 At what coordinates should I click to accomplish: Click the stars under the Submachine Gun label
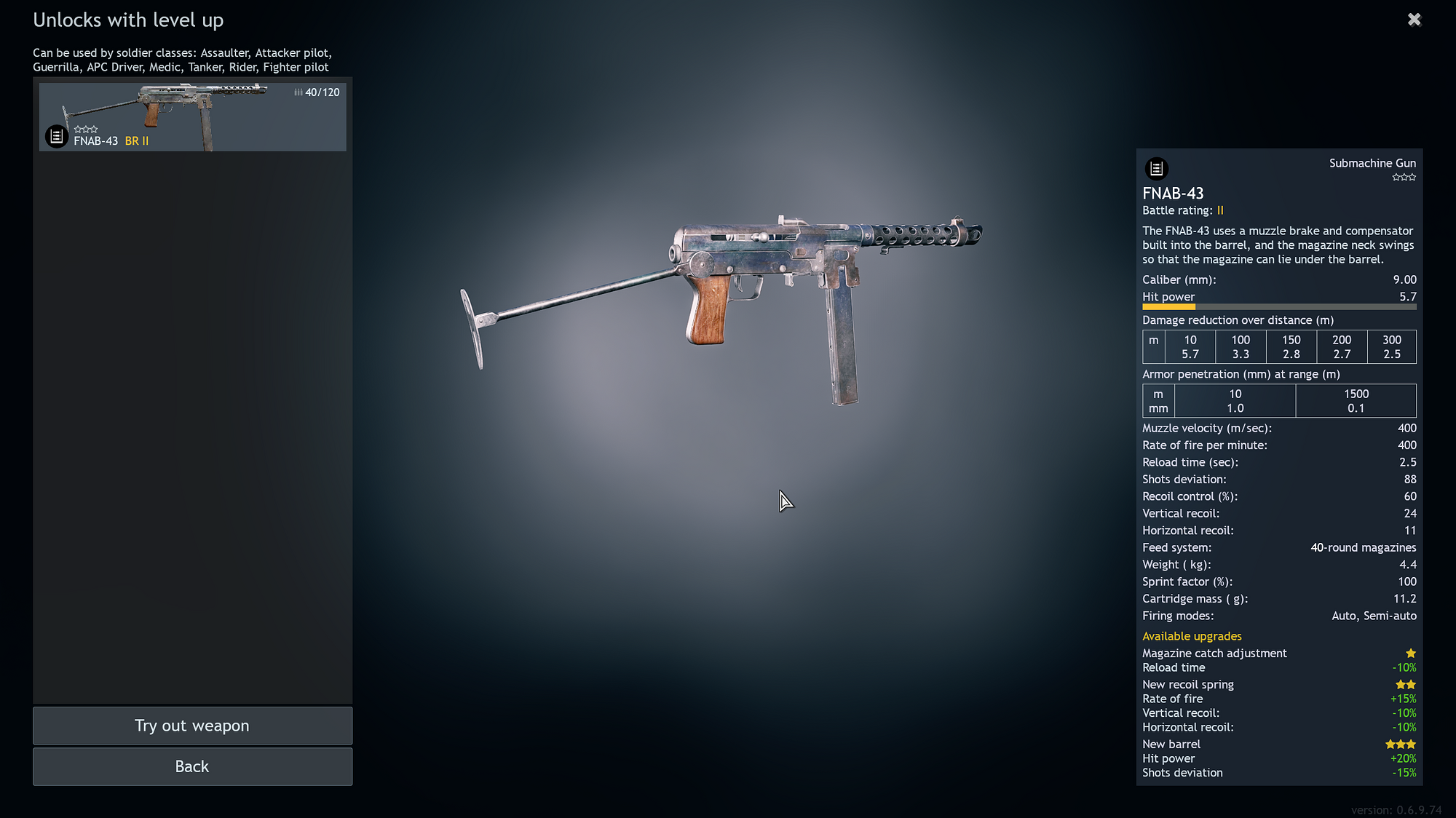coord(1404,177)
